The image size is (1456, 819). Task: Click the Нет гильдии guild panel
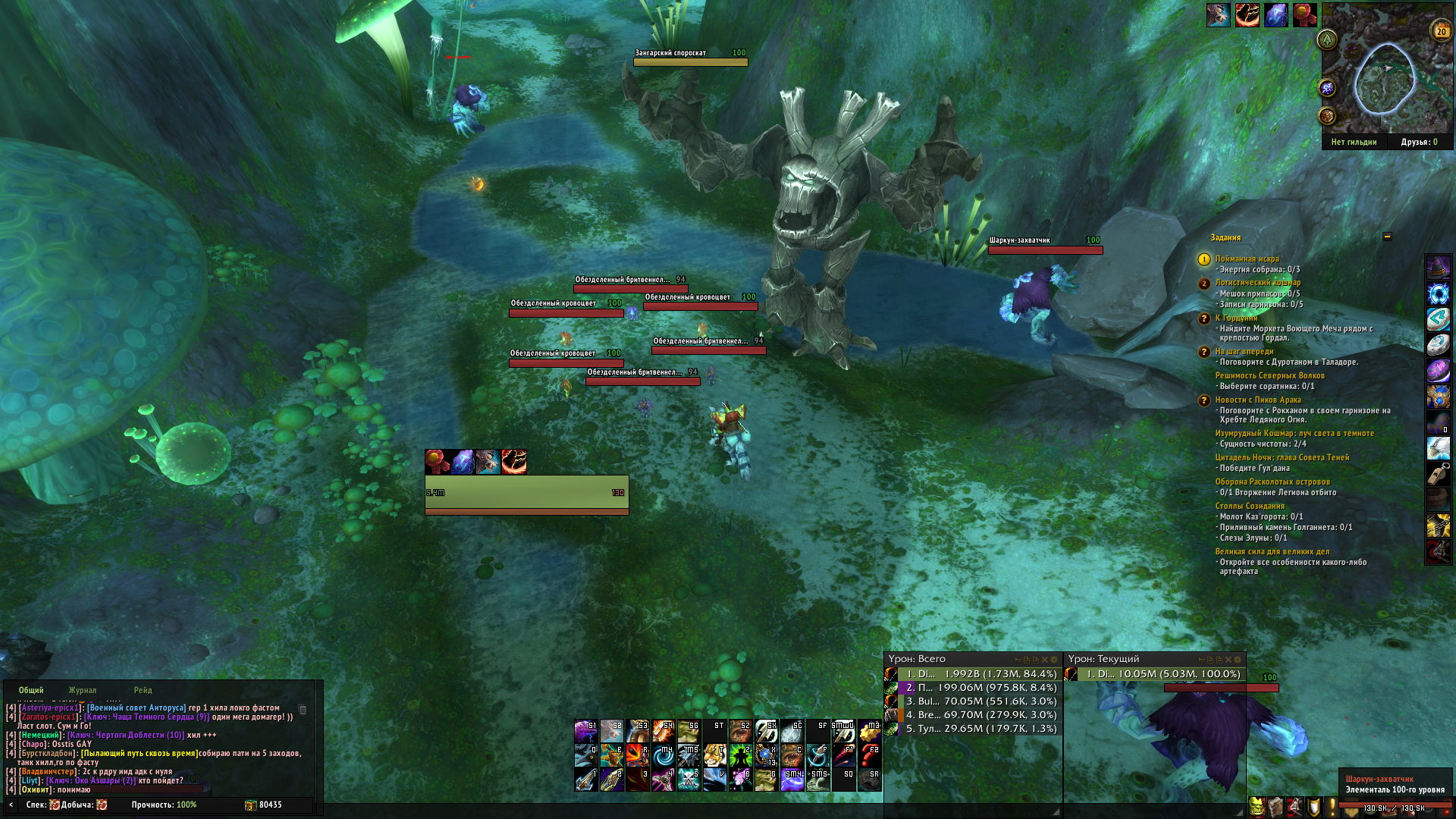pyautogui.click(x=1354, y=142)
